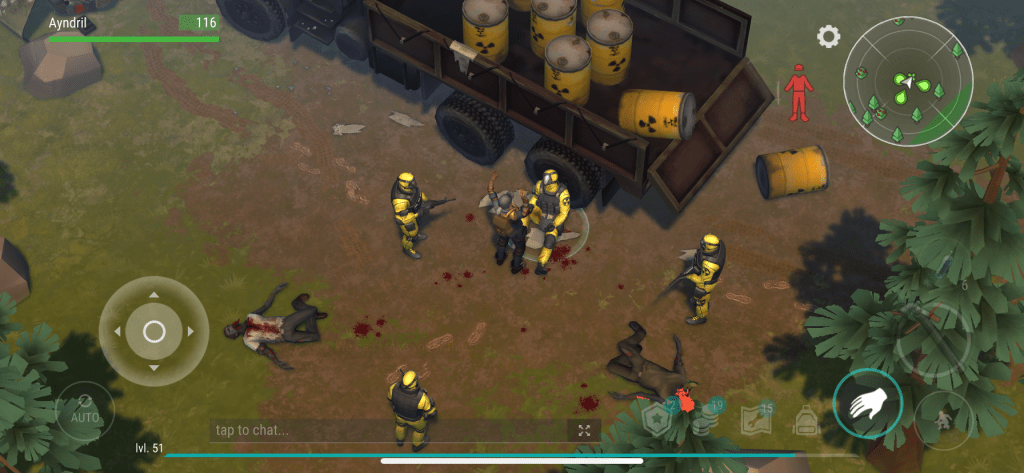This screenshot has height=473, width=1024.
Task: Toggle the AUTO mode button
Action: (78, 410)
